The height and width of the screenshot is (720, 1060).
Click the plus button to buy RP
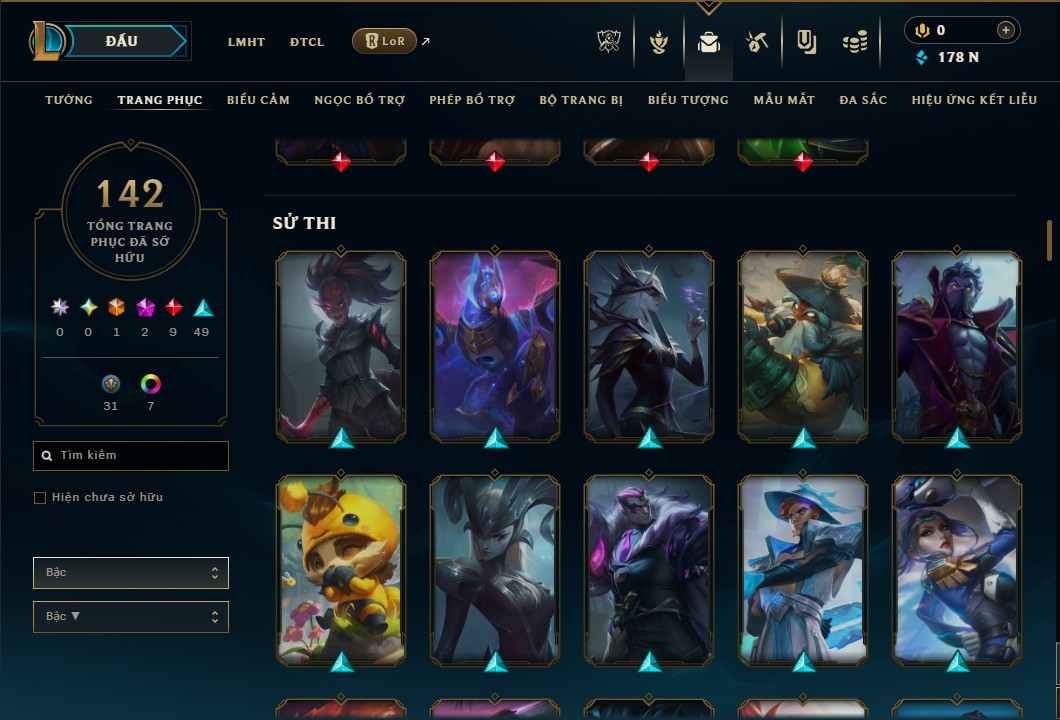click(x=1005, y=30)
